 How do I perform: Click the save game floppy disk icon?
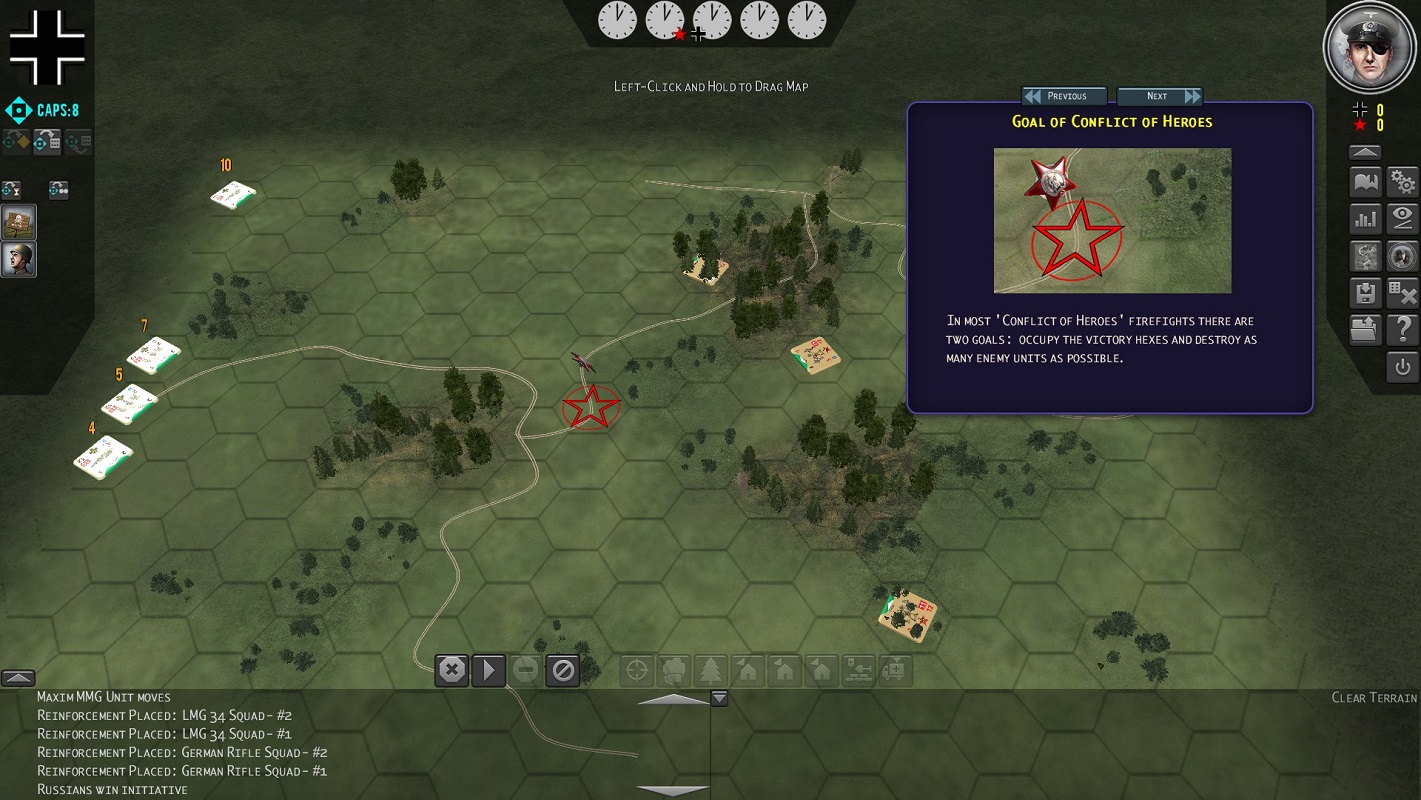1365,292
